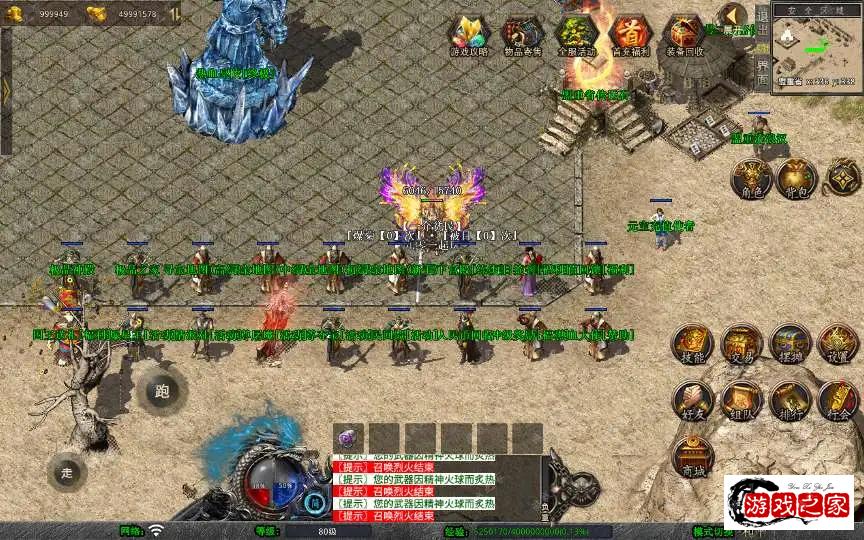Open the 技能 skills menu
The width and height of the screenshot is (864, 540).
693,344
